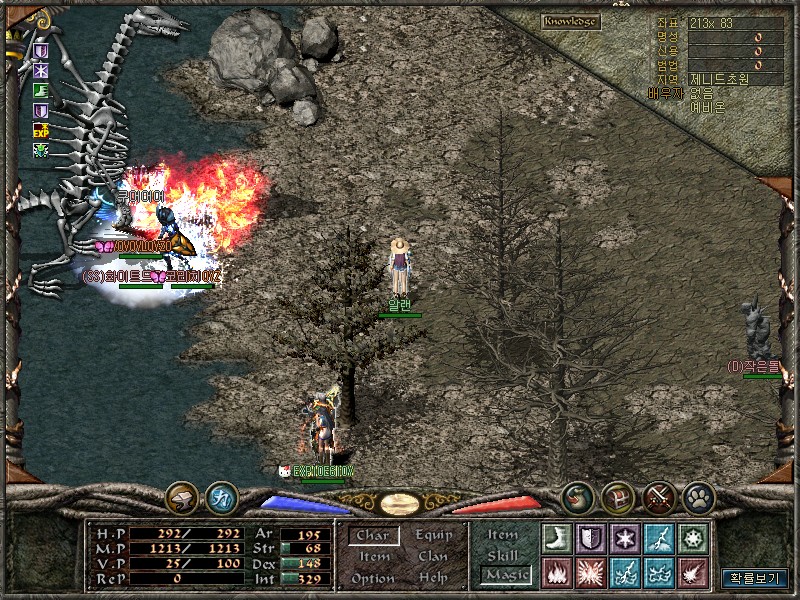
Task: Click the crossed swords round button
Action: (658, 496)
